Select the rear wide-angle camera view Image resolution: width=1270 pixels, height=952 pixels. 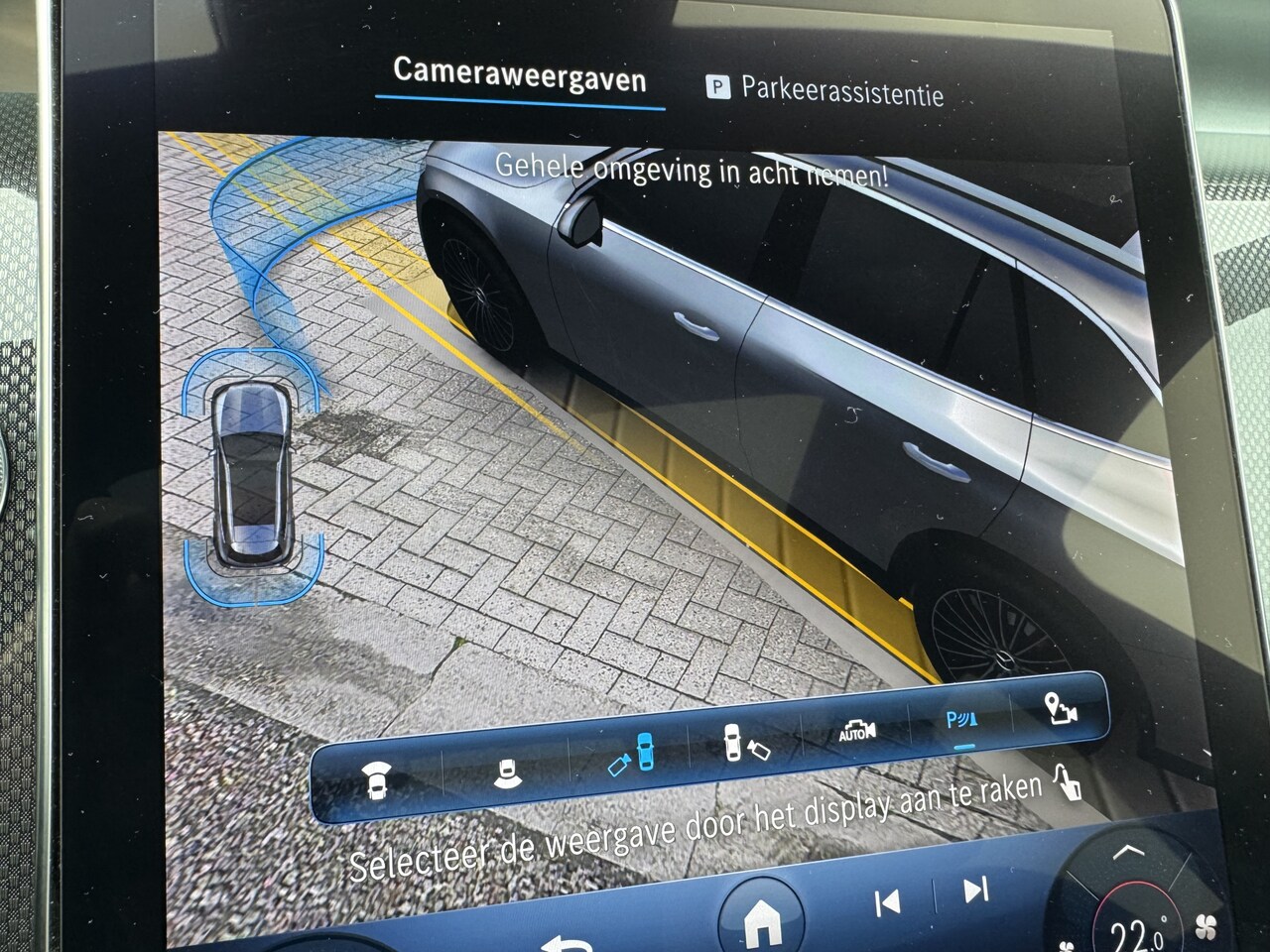click(x=507, y=770)
